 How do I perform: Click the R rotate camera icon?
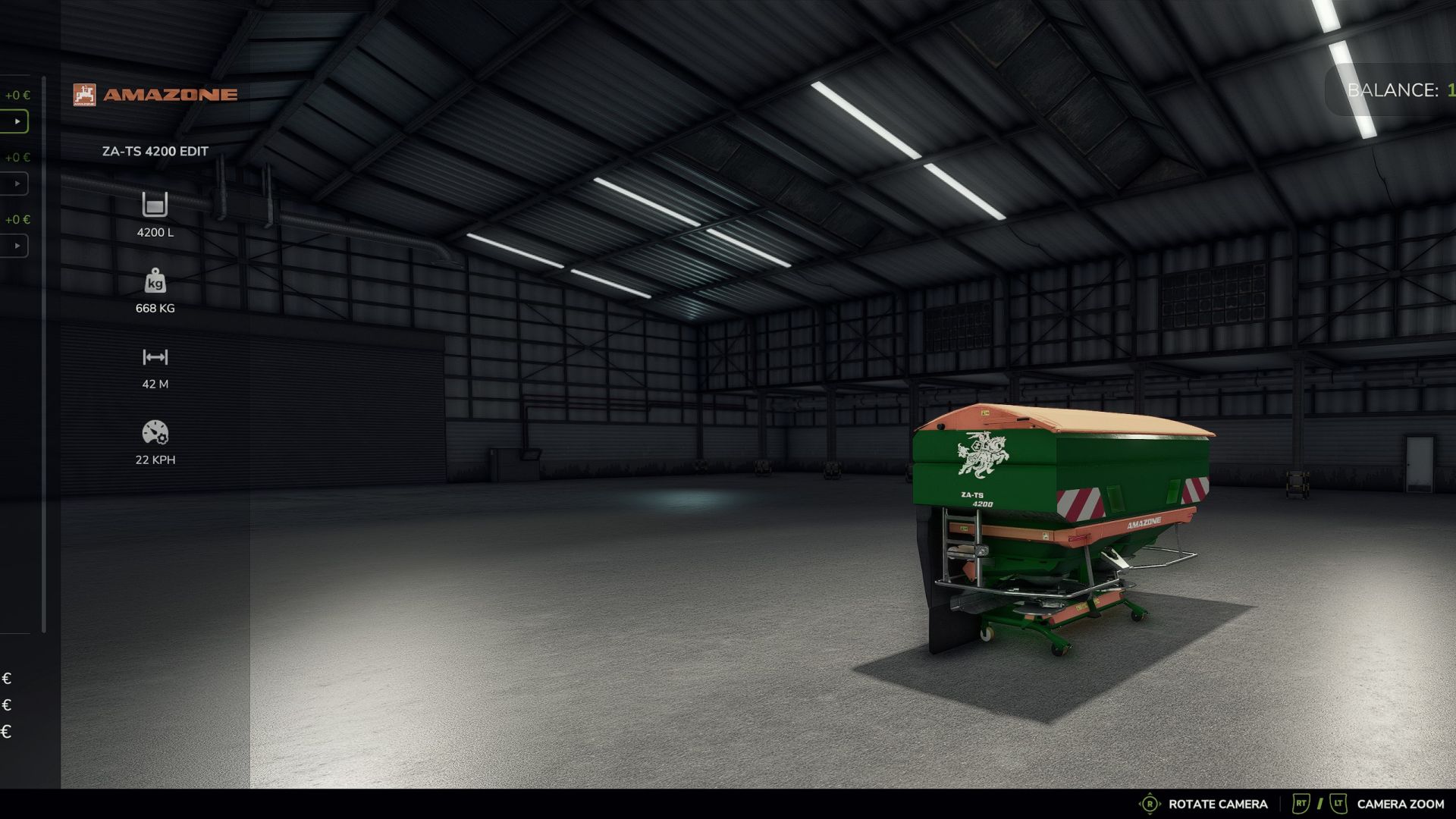click(x=1150, y=803)
